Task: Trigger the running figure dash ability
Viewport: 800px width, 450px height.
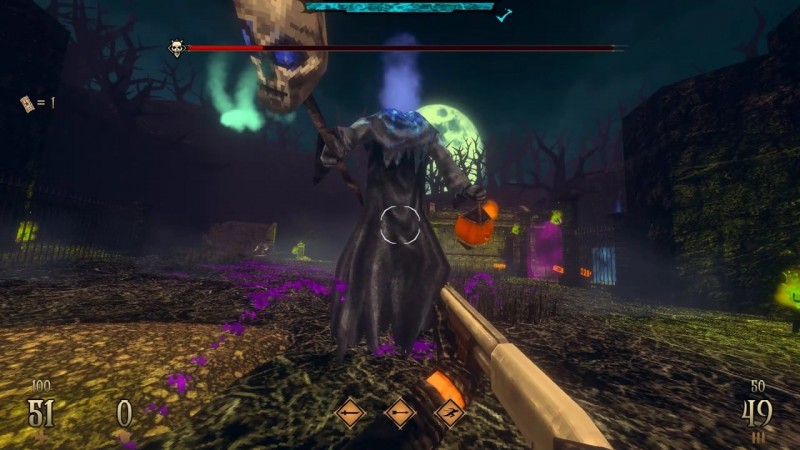Action: [450, 411]
